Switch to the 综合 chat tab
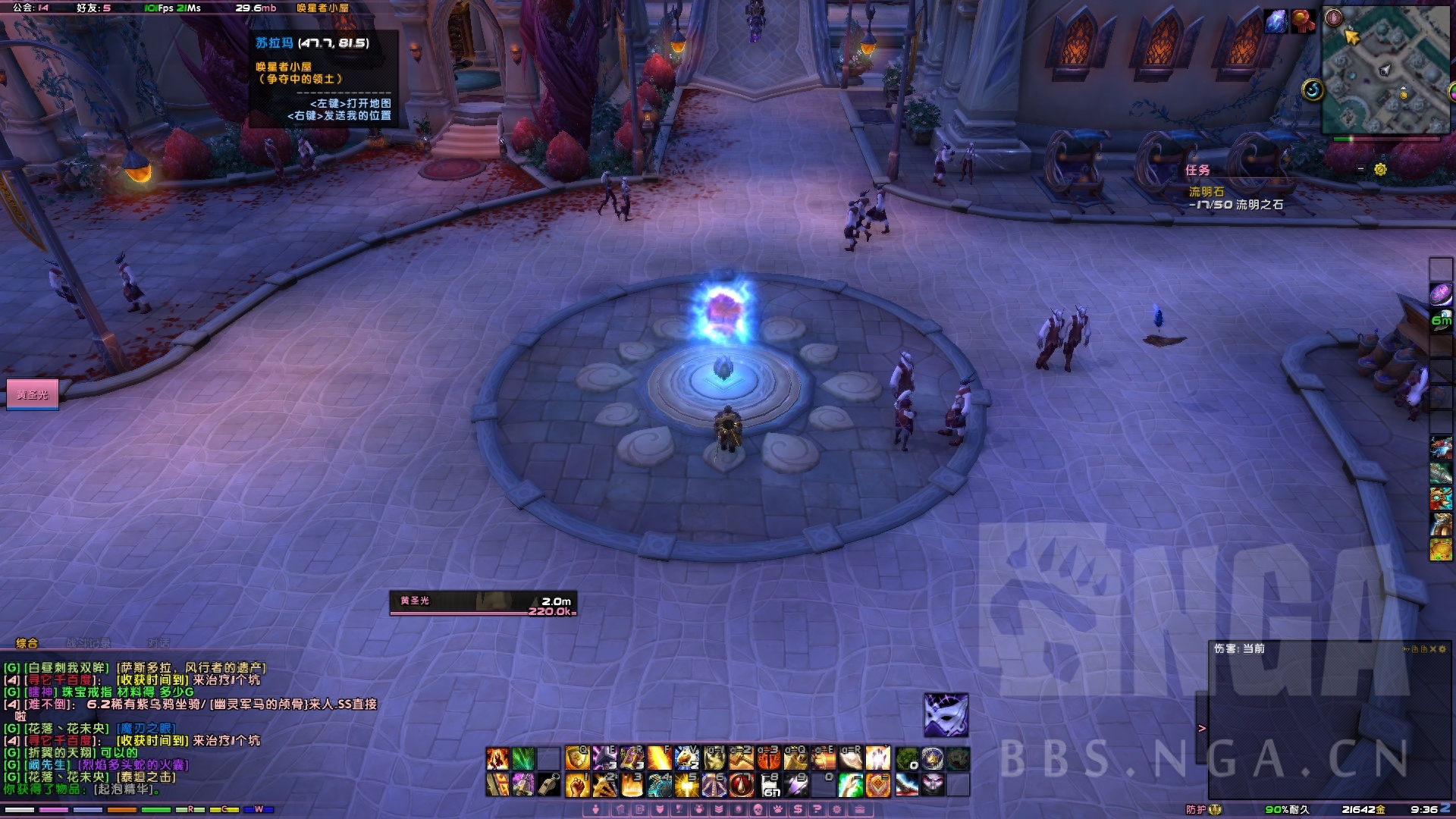 (x=27, y=643)
